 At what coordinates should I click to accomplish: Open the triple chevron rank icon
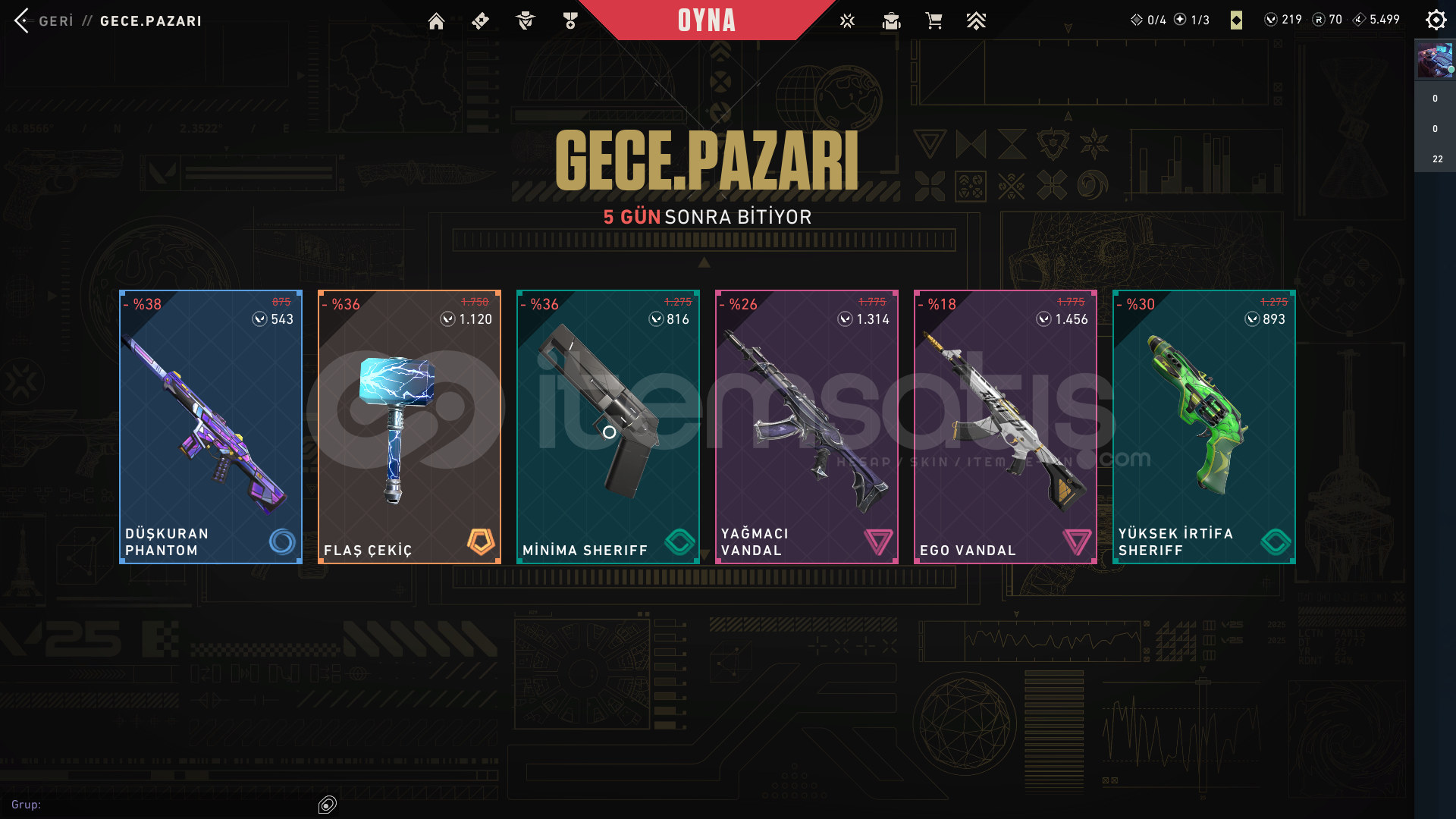pyautogui.click(x=976, y=21)
